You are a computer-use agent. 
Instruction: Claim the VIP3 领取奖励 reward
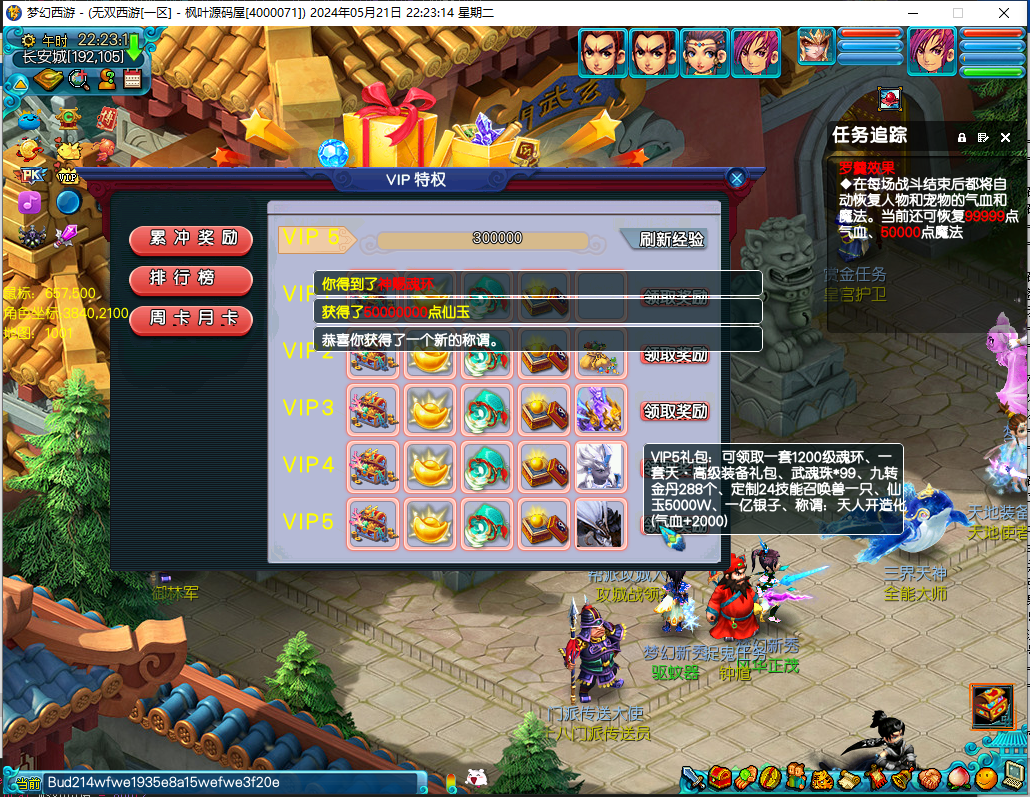[674, 411]
